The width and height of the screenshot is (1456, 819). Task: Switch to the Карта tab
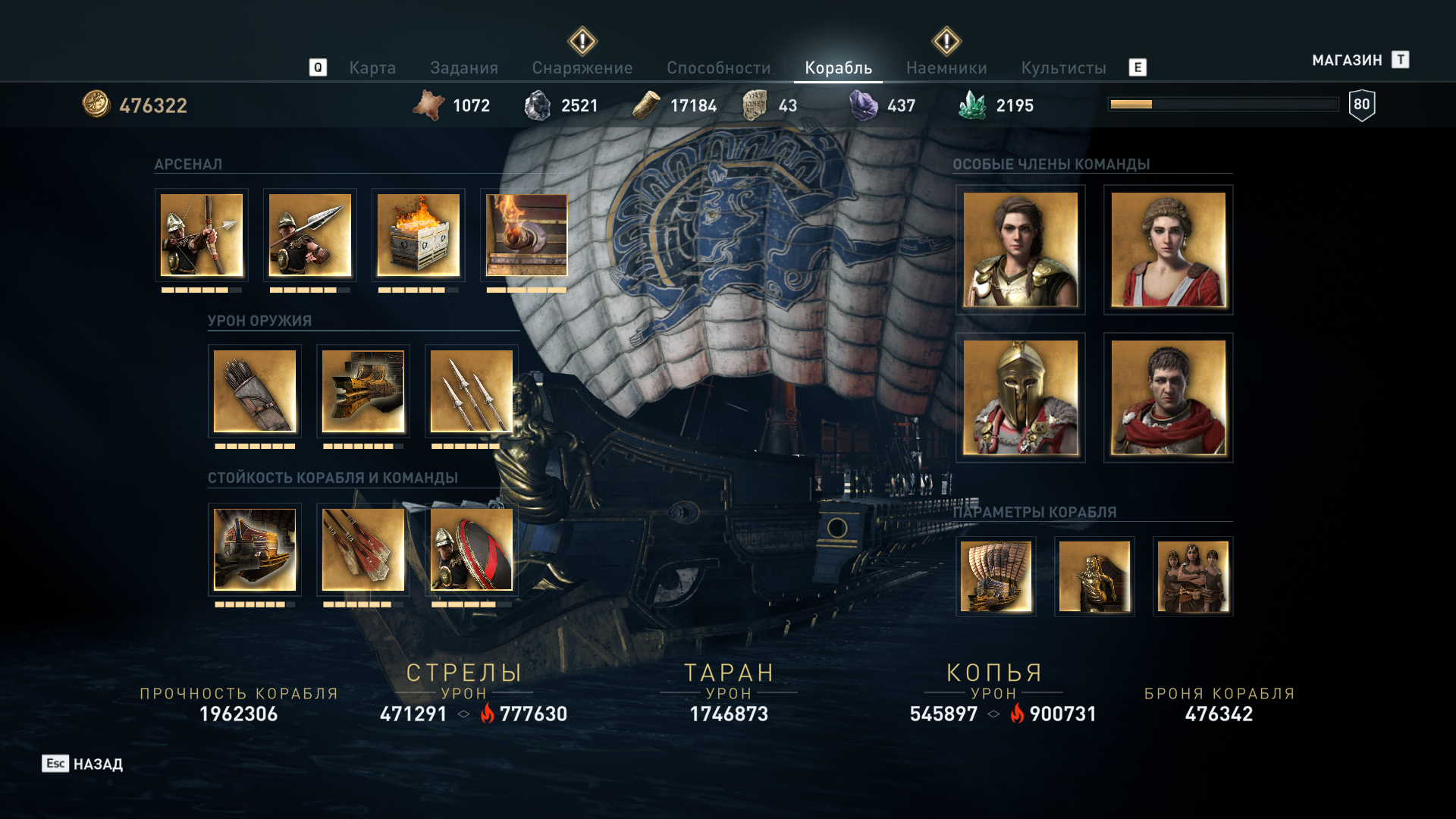(372, 68)
